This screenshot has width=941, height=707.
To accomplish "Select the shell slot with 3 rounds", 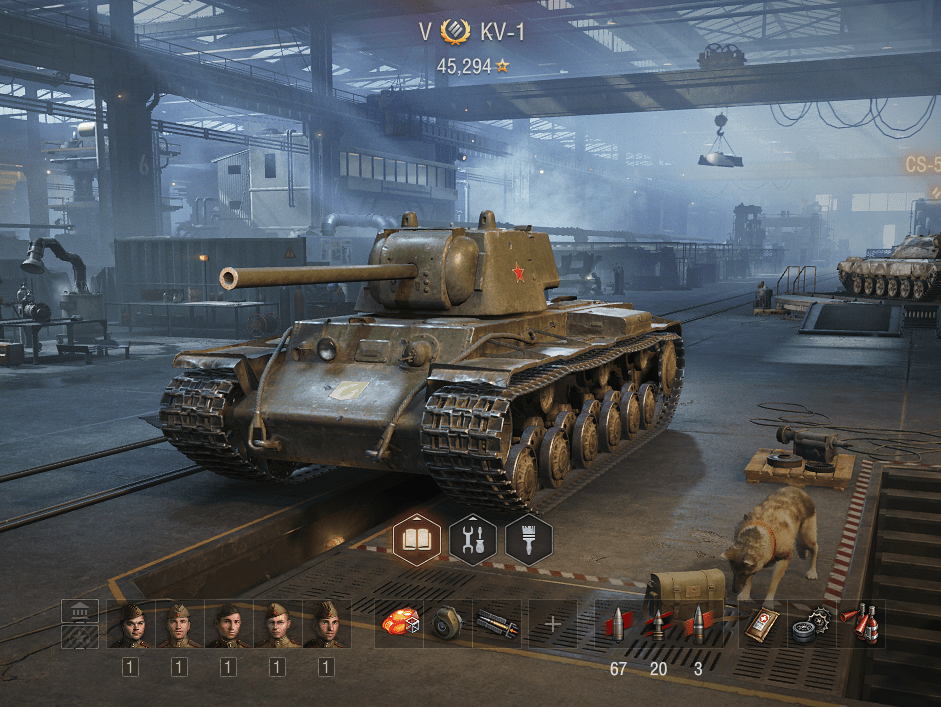I will coord(698,624).
